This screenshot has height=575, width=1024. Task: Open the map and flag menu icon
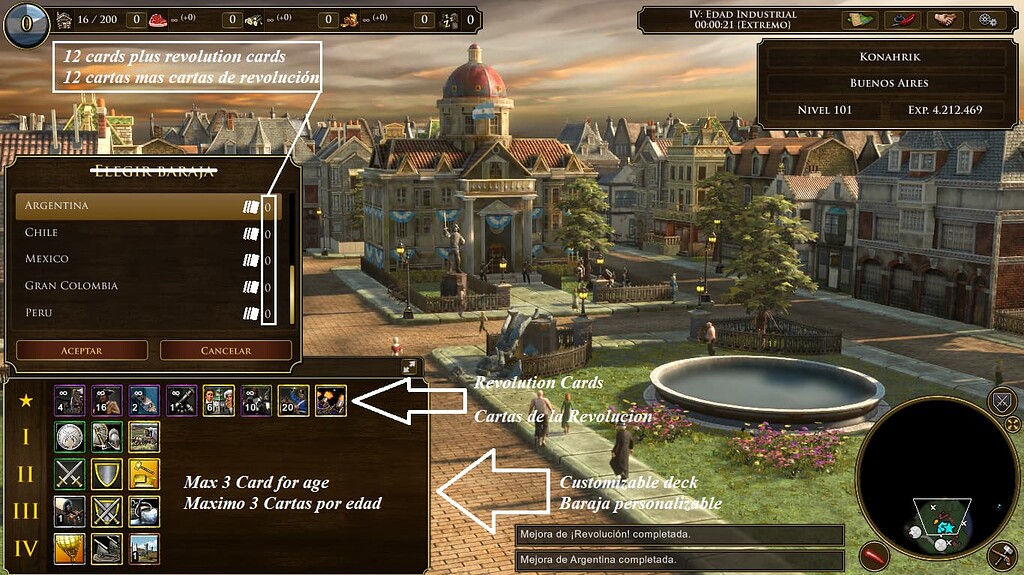(859, 19)
